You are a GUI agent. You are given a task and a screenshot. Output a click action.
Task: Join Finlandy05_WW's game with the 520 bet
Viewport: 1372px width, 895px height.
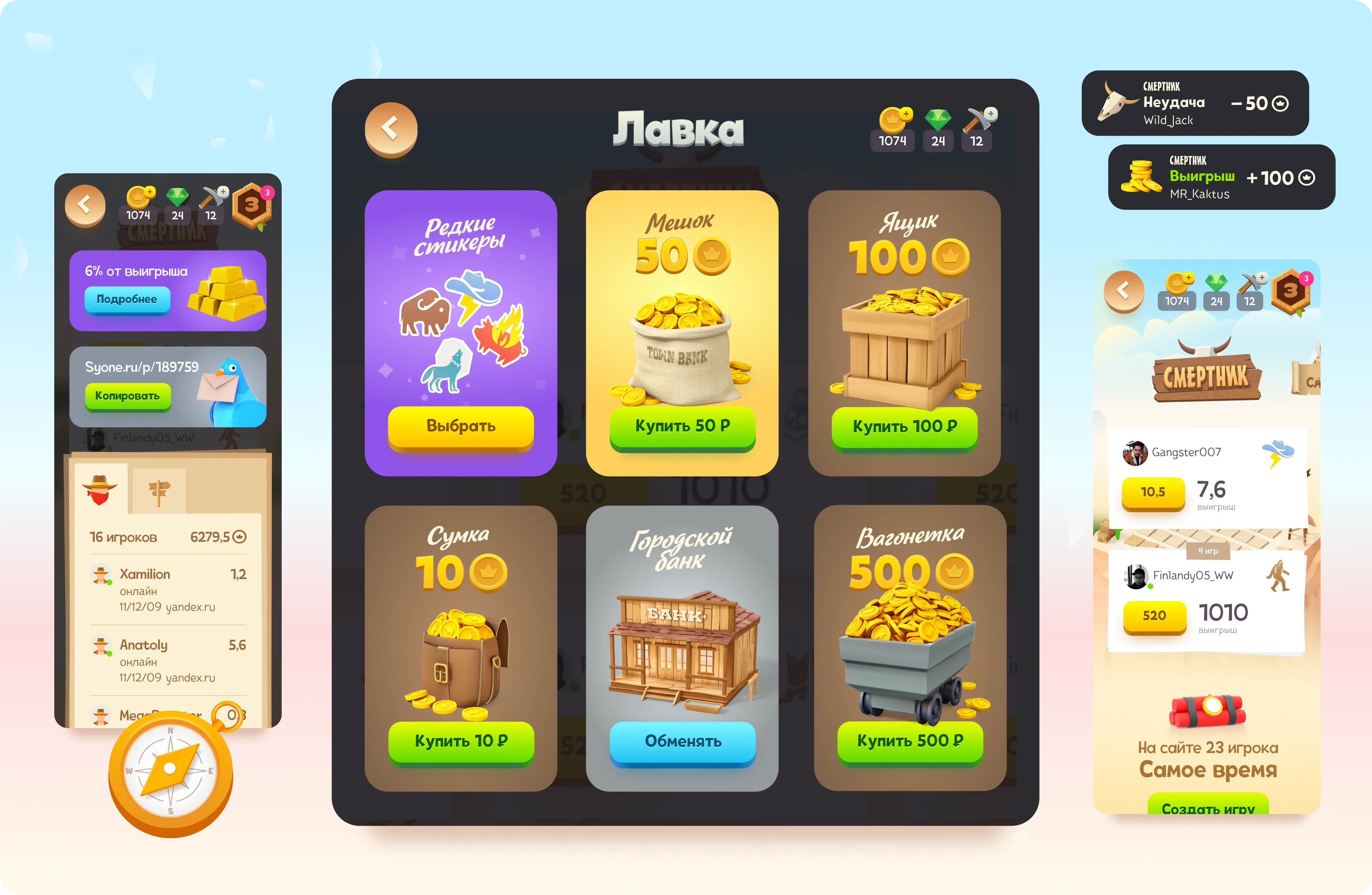click(1154, 616)
